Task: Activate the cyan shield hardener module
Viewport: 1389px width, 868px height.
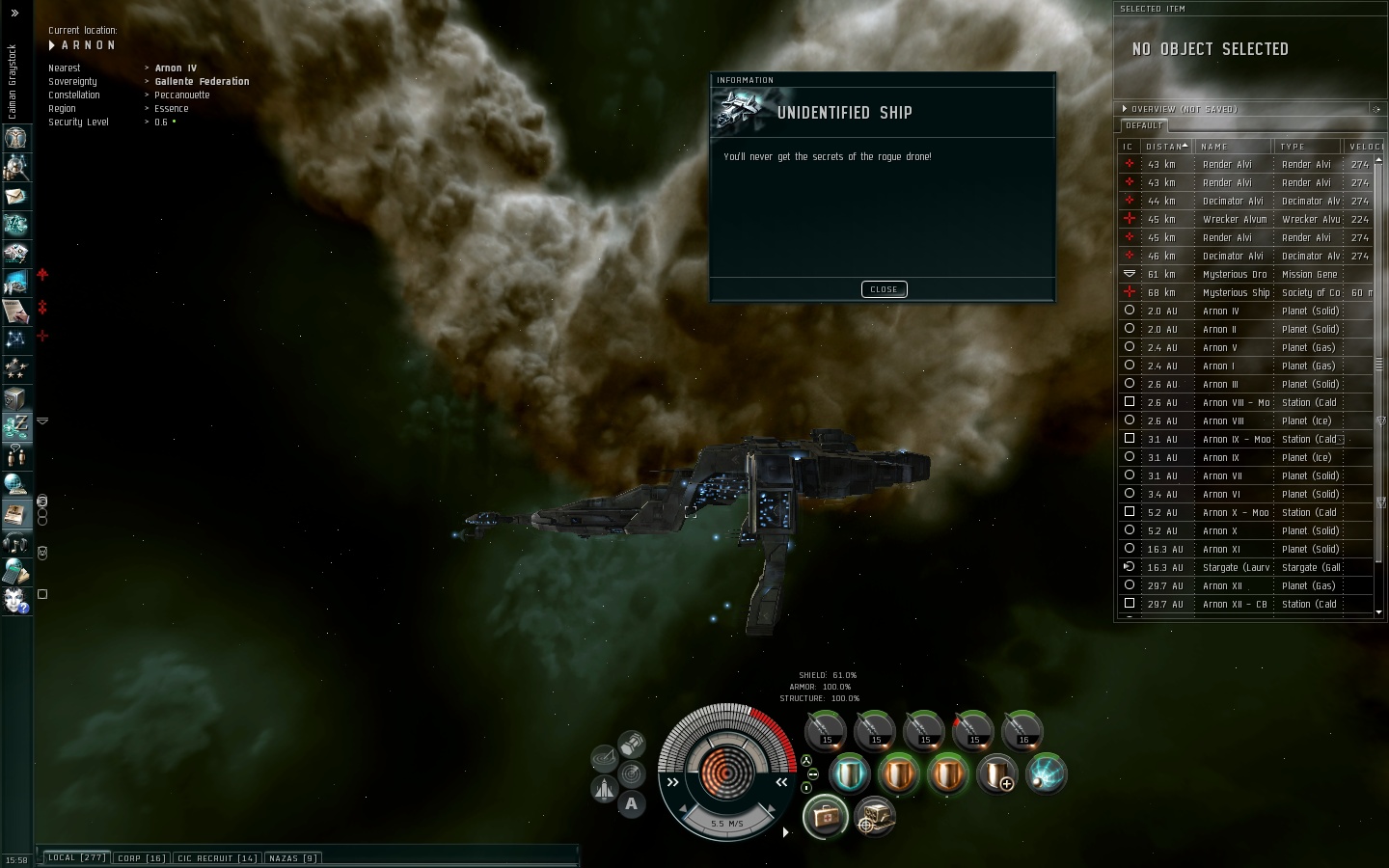Action: 849,774
